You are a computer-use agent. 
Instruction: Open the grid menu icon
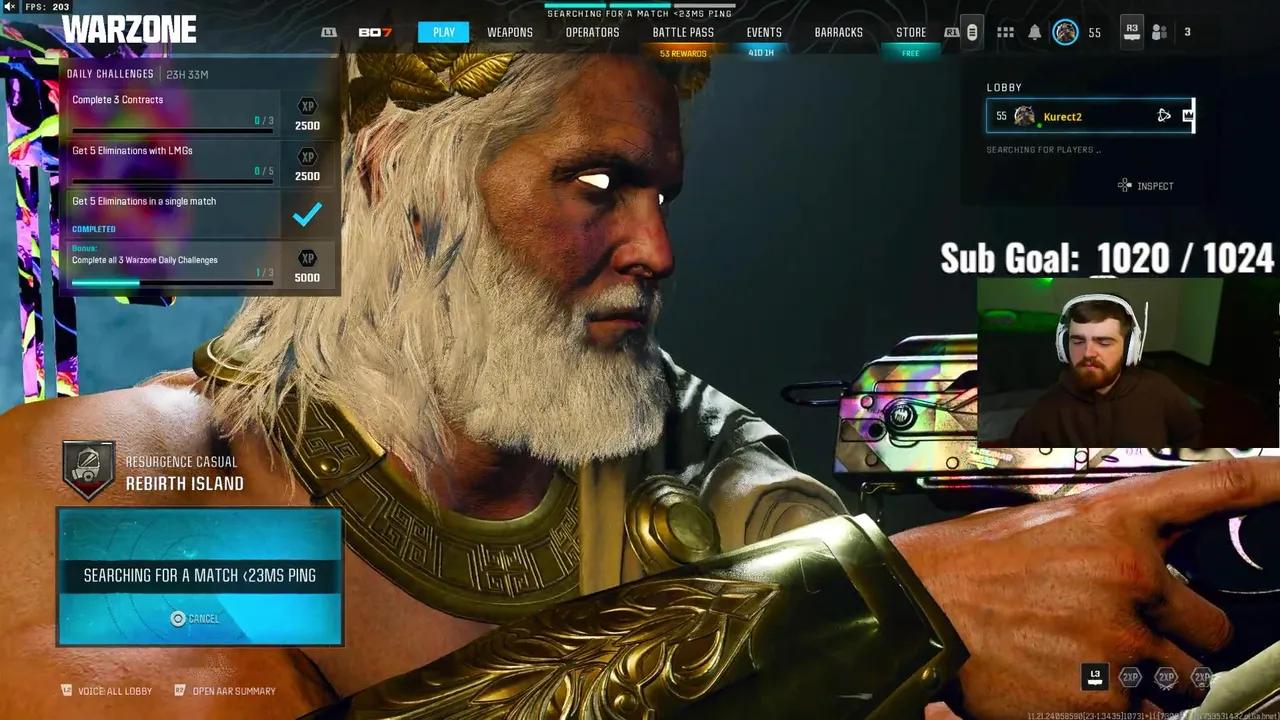click(x=1005, y=32)
